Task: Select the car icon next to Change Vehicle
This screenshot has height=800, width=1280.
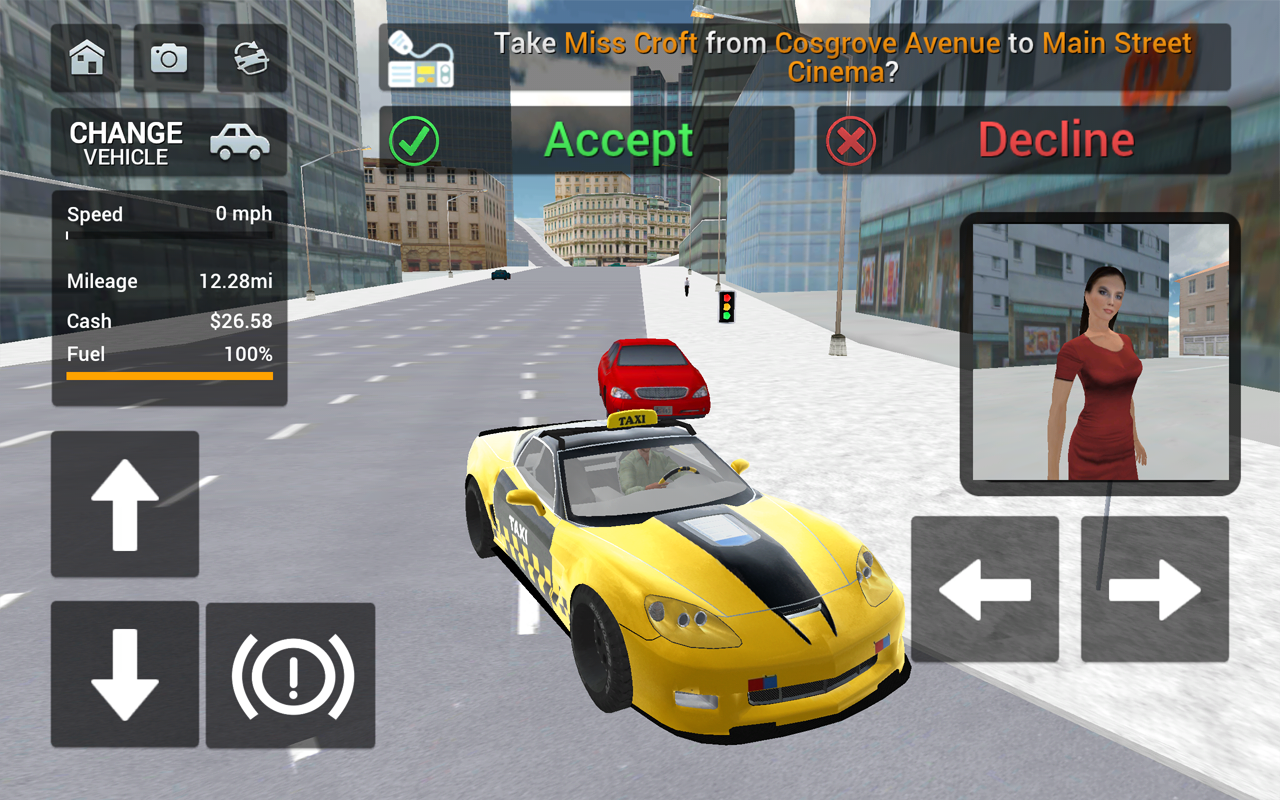Action: (x=240, y=141)
